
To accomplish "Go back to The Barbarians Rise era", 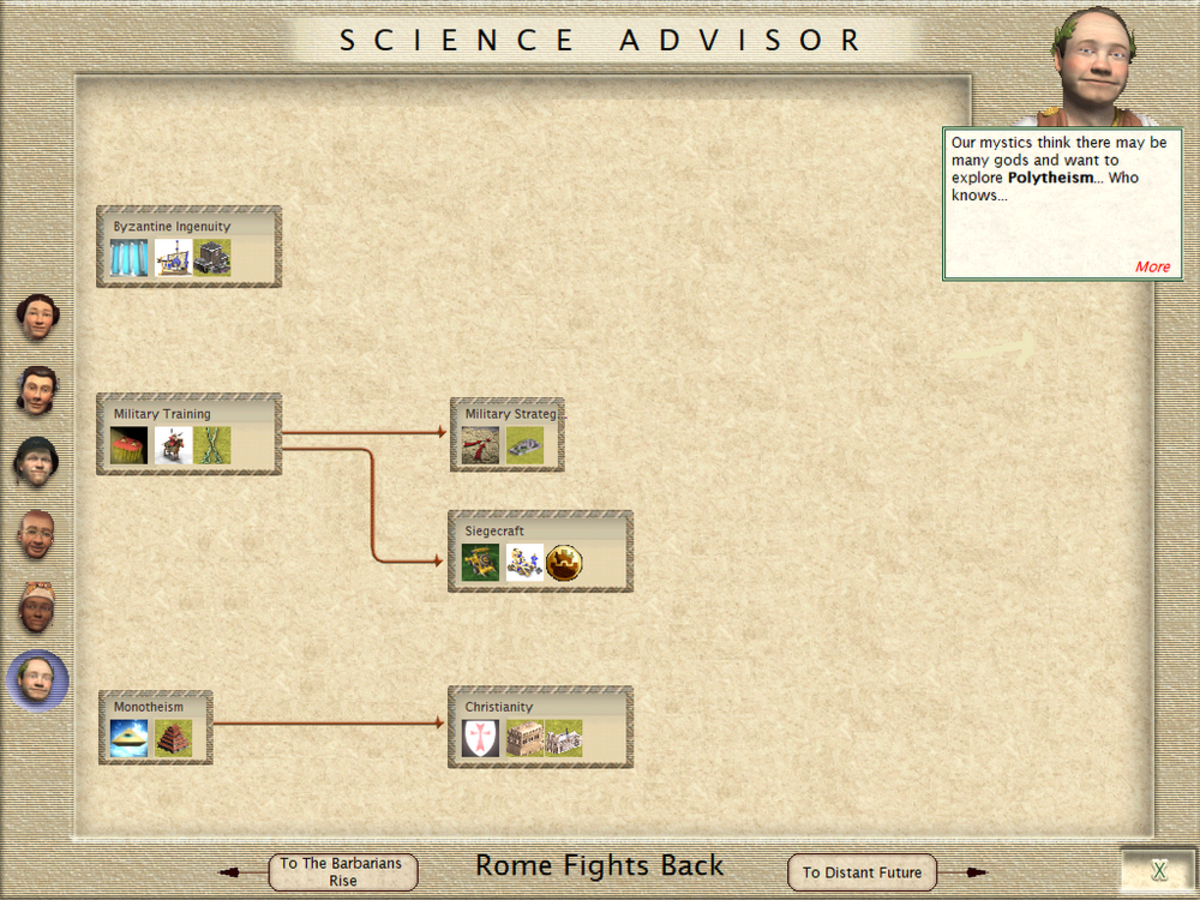I will pos(342,872).
